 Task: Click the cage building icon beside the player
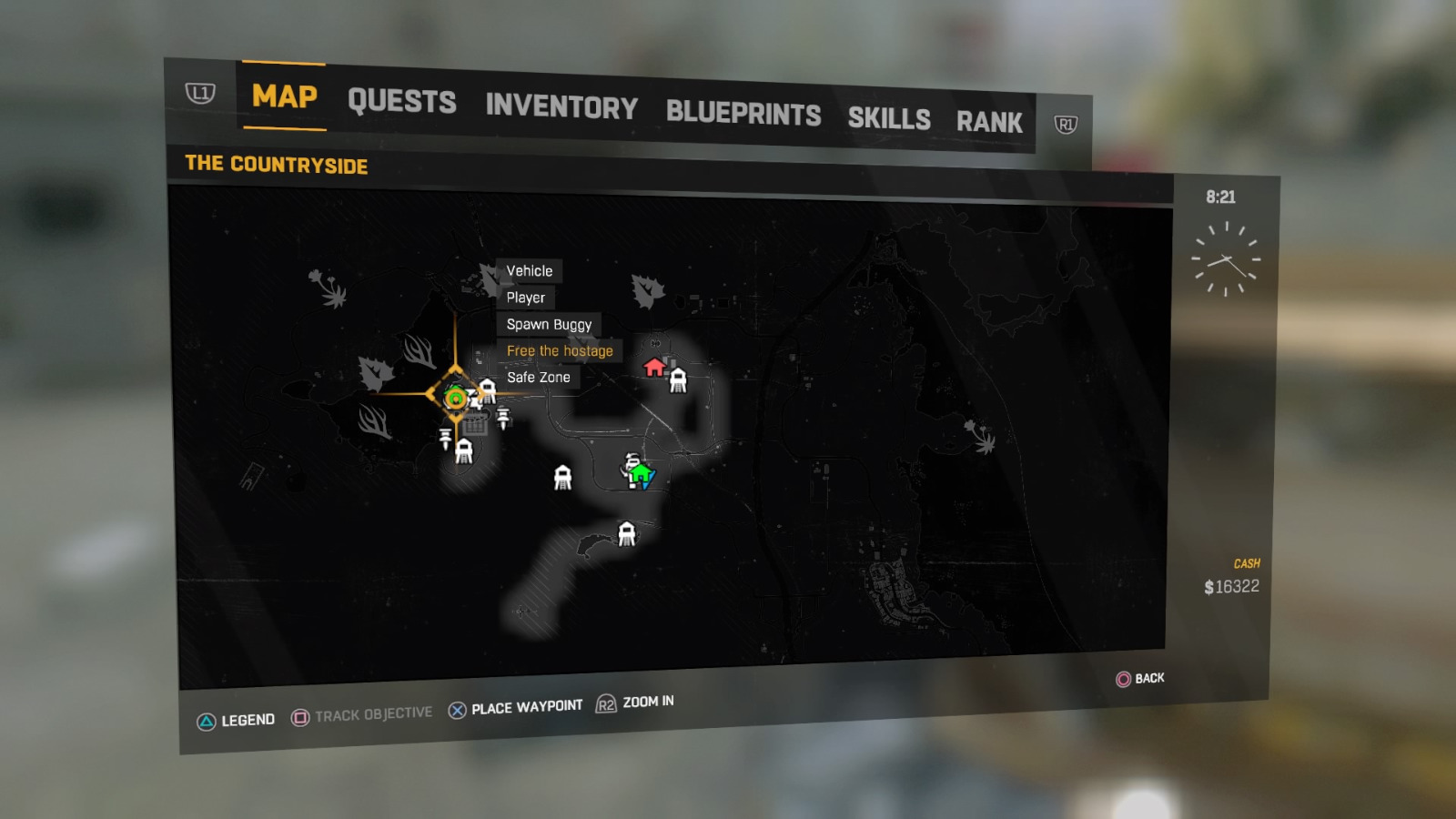point(476,425)
